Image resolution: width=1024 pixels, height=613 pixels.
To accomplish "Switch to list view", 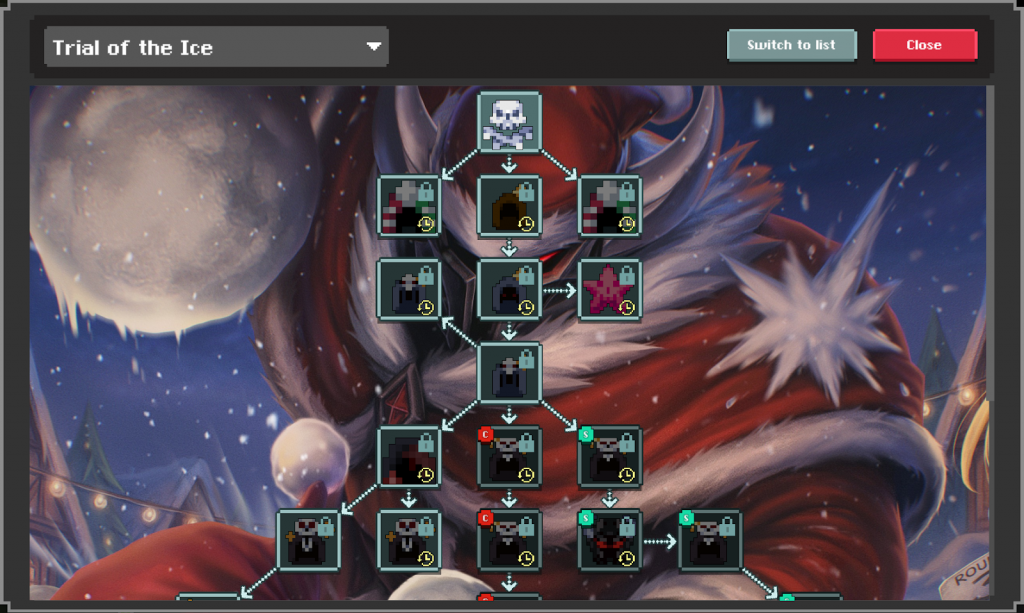I will 791,45.
